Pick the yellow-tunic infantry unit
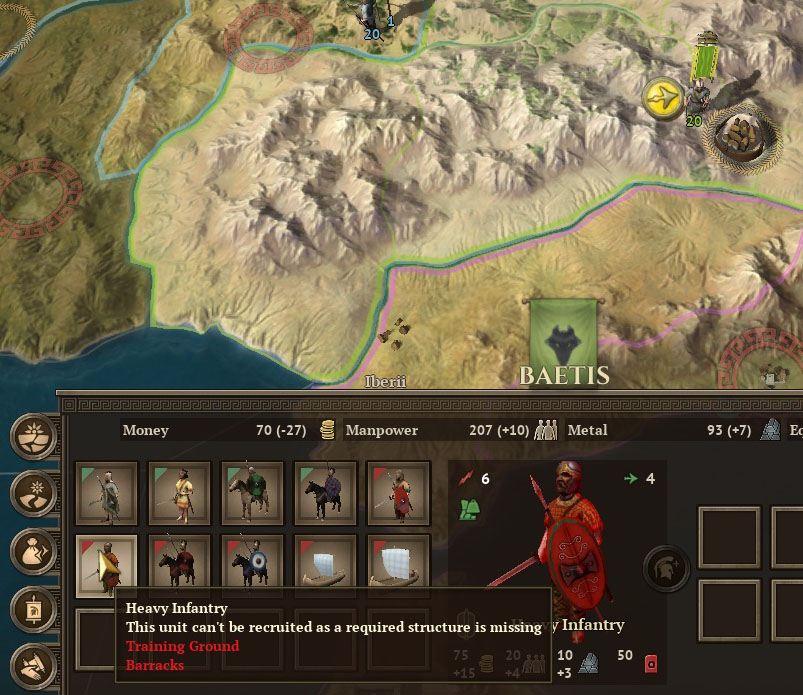The width and height of the screenshot is (803, 695). [x=179, y=492]
